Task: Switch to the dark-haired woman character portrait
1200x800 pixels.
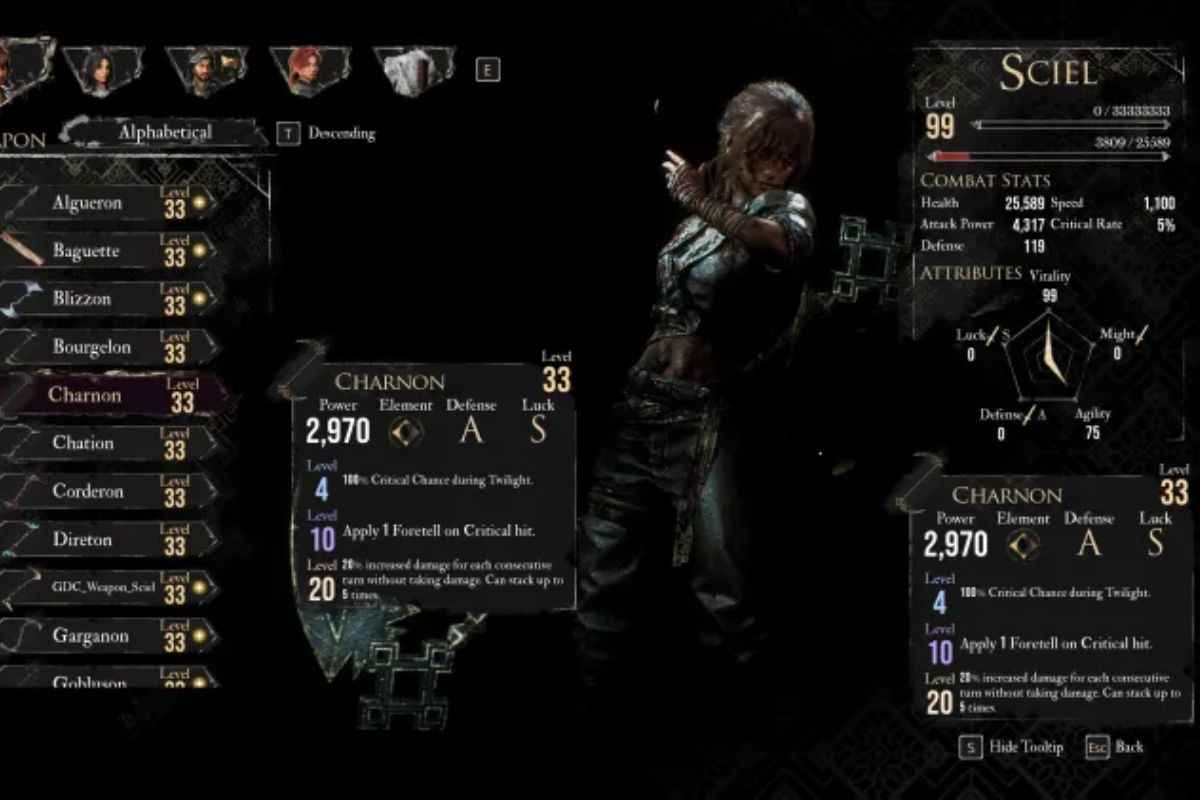Action: point(101,70)
